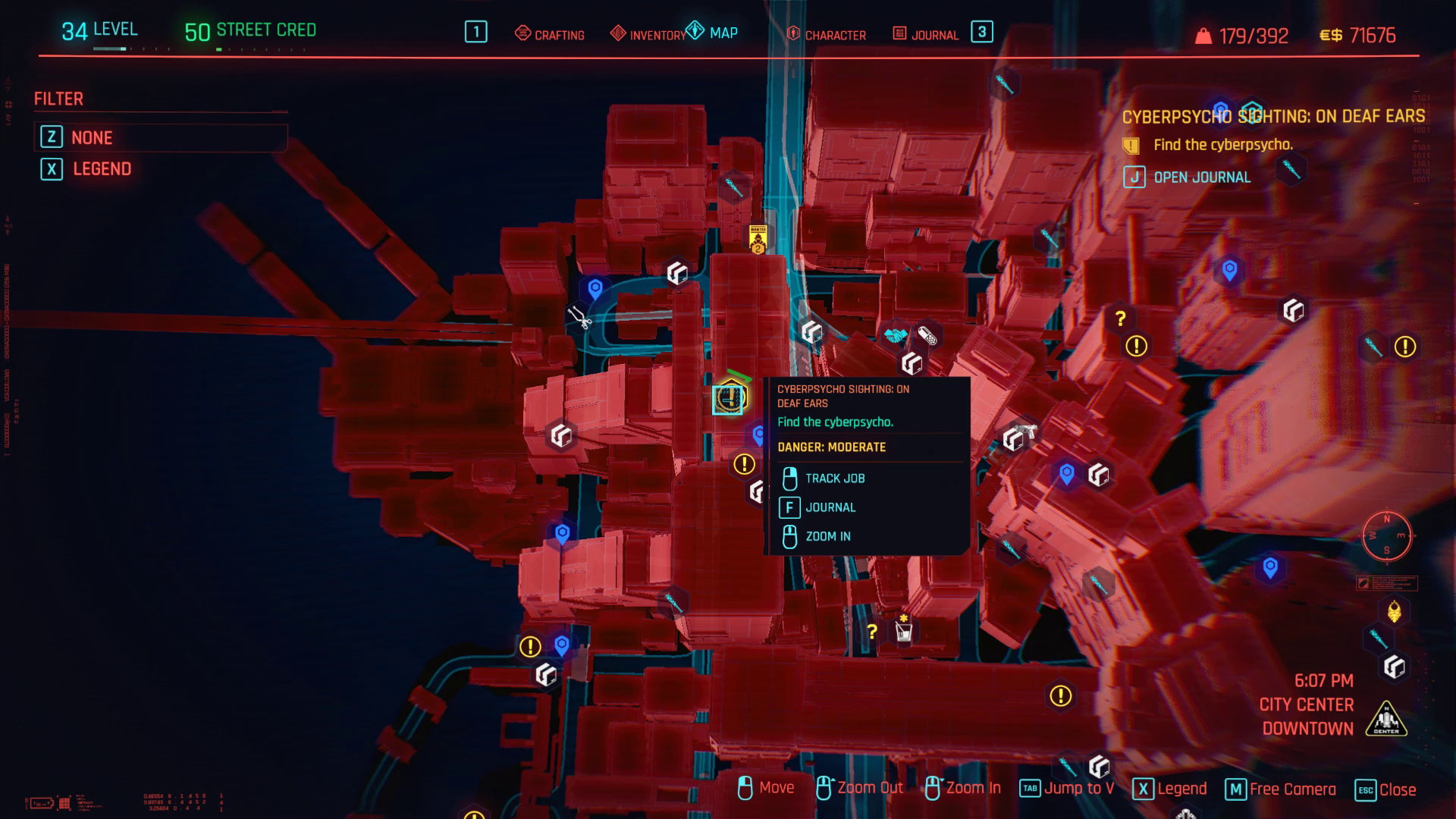The image size is (1456, 819).
Task: Click the drink glass bar icon near the bottom
Action: pyautogui.click(x=902, y=632)
